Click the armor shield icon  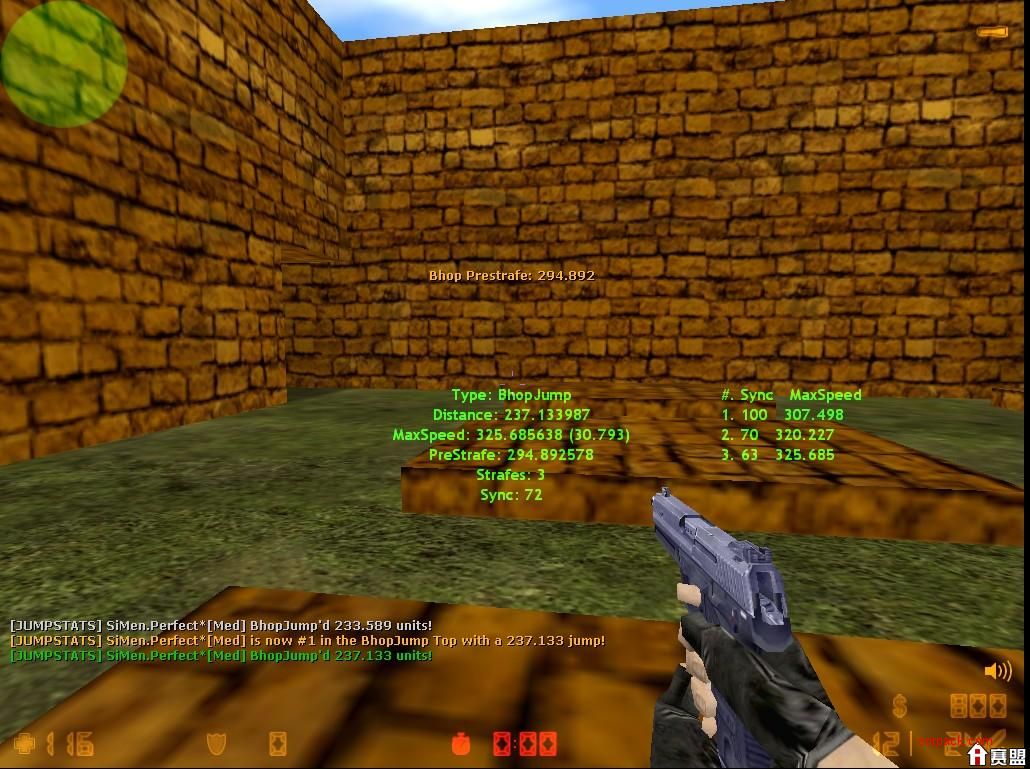[x=215, y=744]
